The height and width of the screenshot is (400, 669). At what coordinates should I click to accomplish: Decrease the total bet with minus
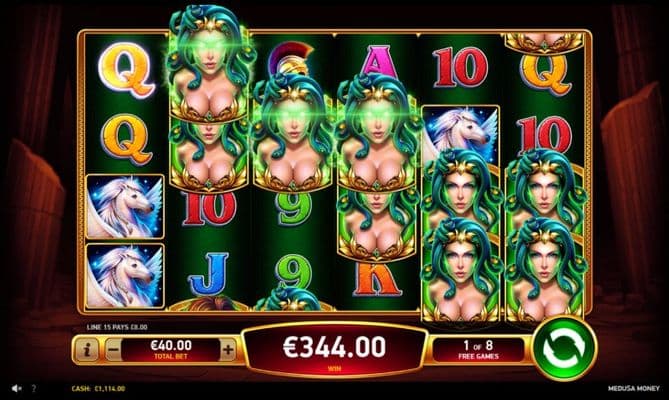tap(113, 350)
